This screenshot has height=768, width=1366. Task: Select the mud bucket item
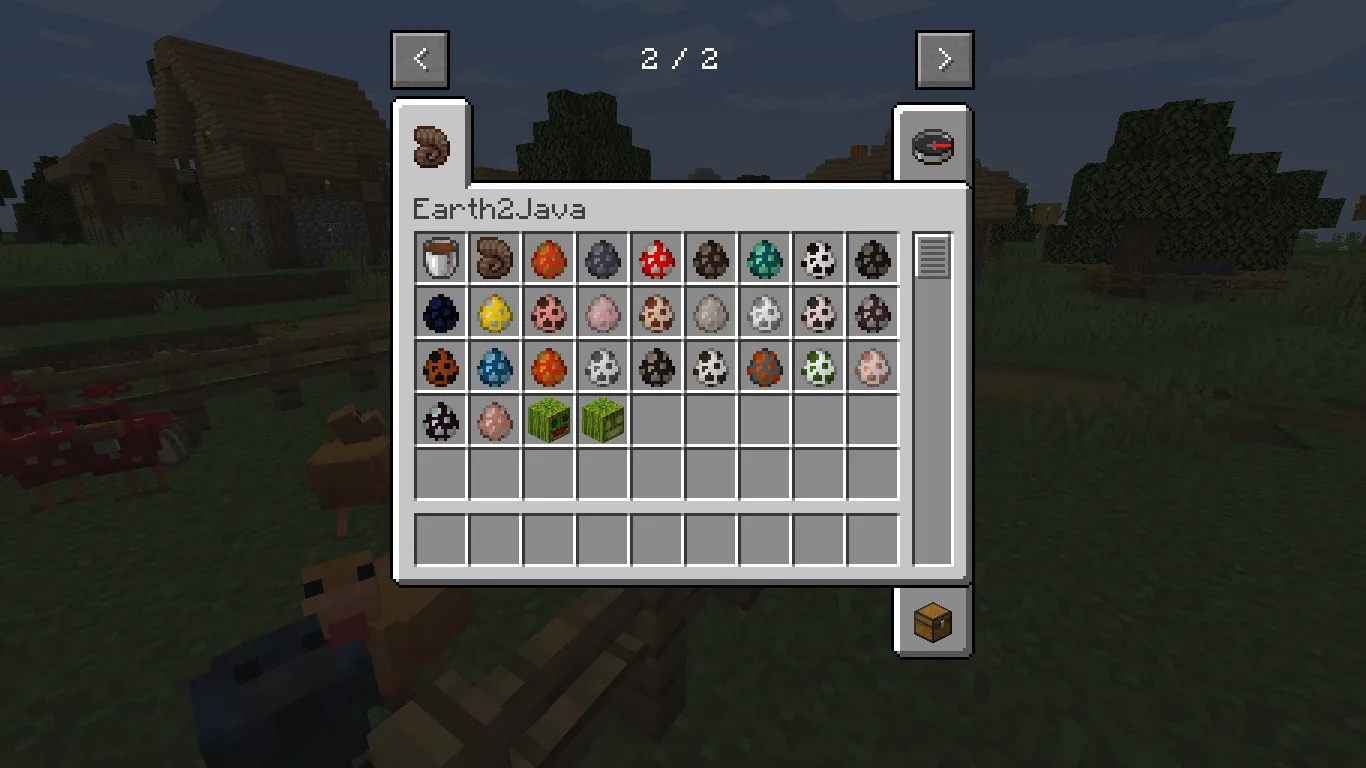pos(440,258)
